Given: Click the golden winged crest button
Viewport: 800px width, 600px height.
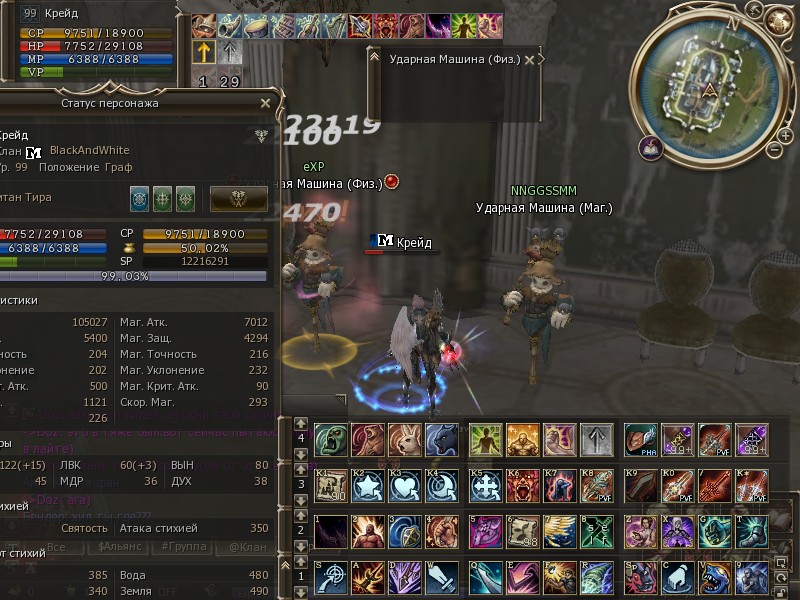Looking at the screenshot, I should (238, 198).
